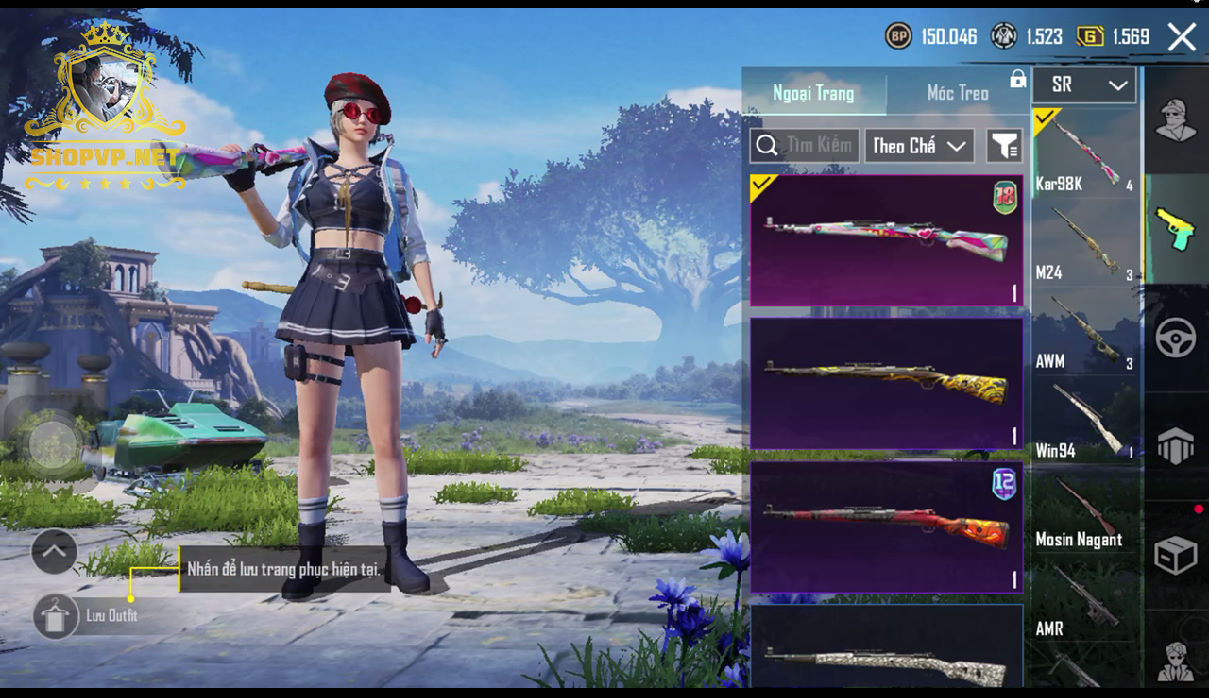Open the Theo Chế sort dropdown
Screen dimensions: 1209x698
tap(919, 146)
